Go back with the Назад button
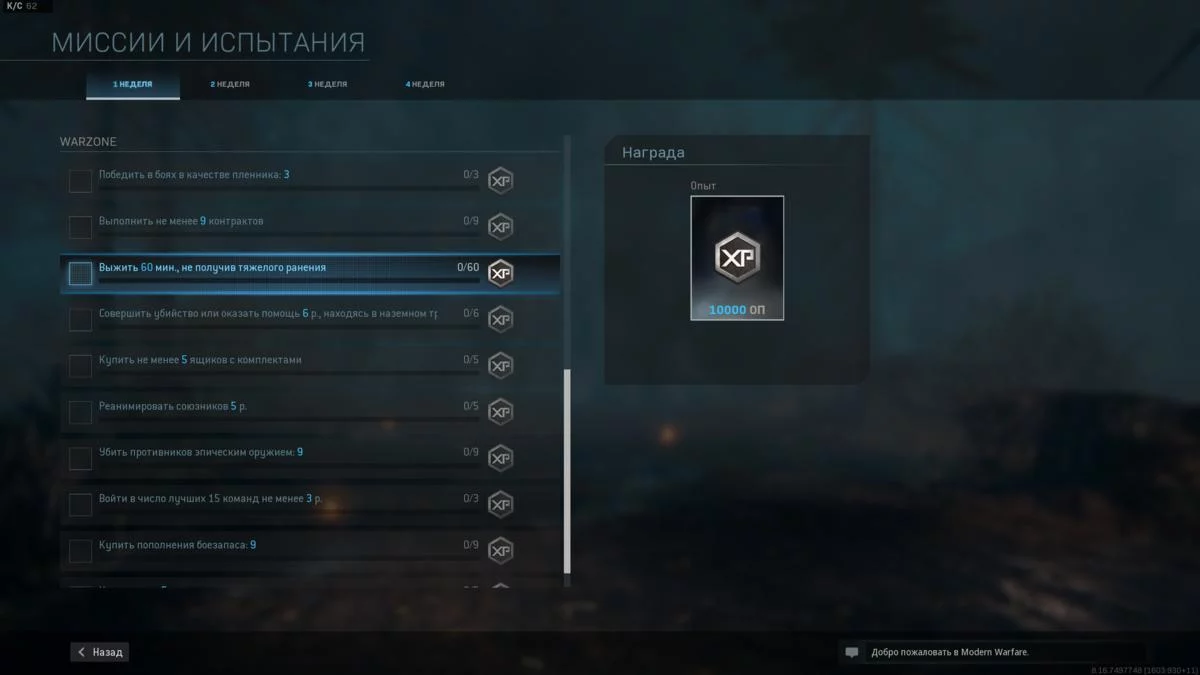 coord(100,652)
